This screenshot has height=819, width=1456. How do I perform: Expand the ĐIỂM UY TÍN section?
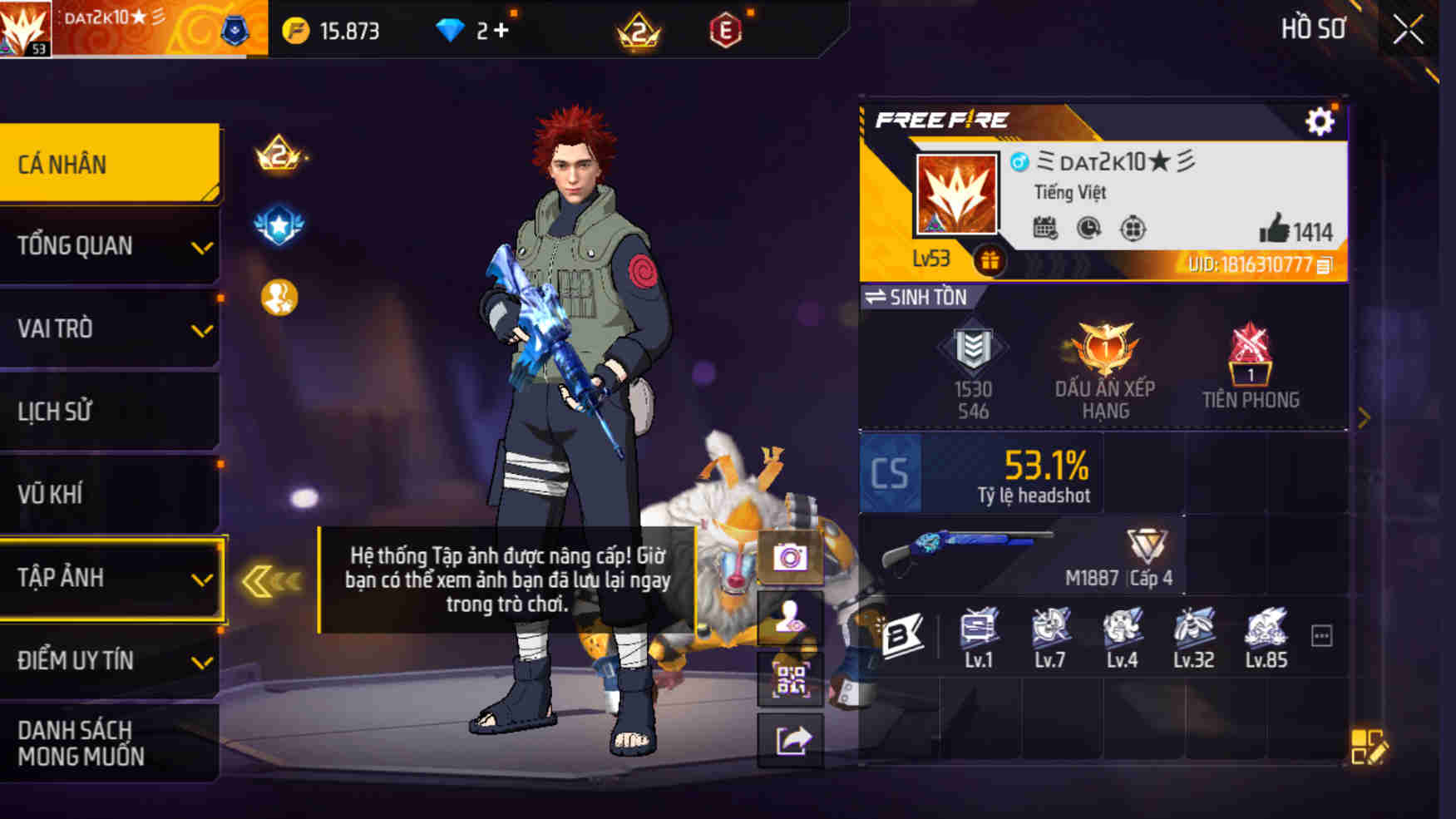[x=108, y=661]
